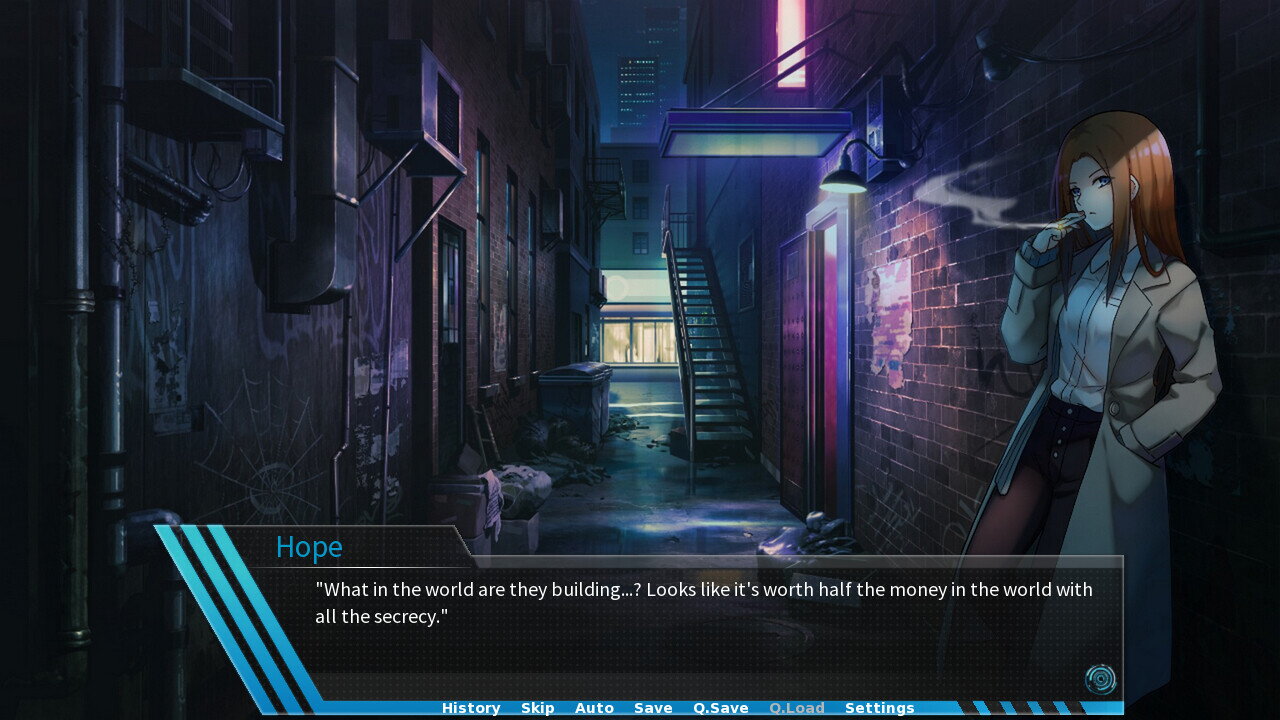Viewport: 1280px width, 720px height.
Task: Click the circular advance-dialogue icon
Action: pyautogui.click(x=1100, y=680)
